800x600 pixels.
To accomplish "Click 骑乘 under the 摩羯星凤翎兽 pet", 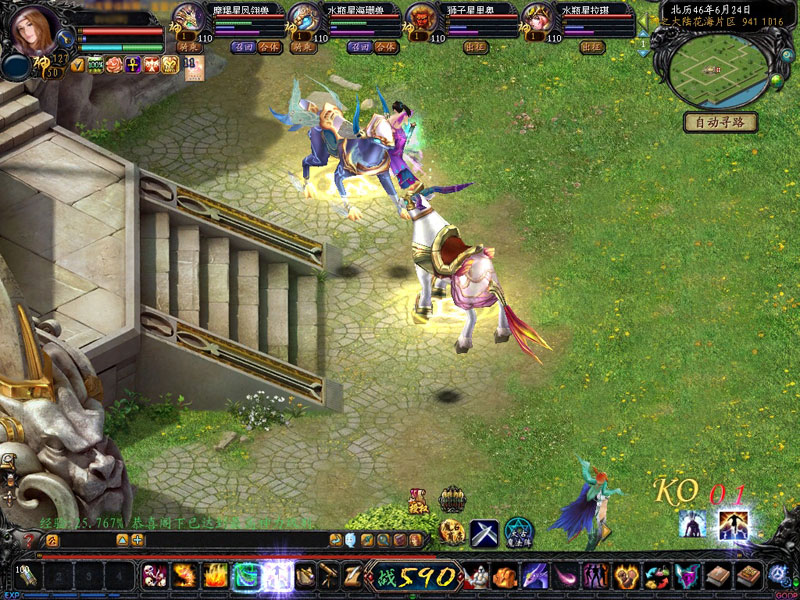I will [188, 47].
